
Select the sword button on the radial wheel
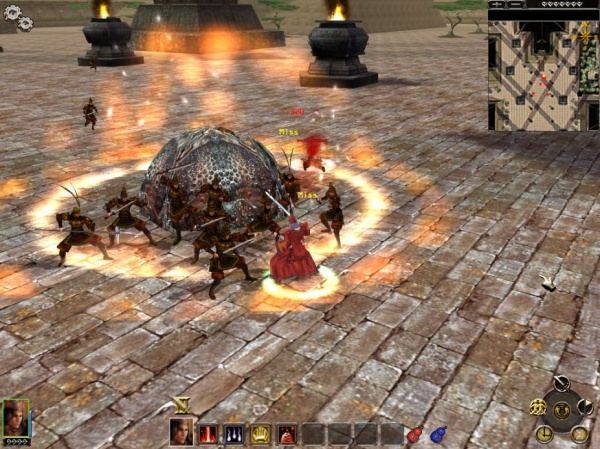561,382
